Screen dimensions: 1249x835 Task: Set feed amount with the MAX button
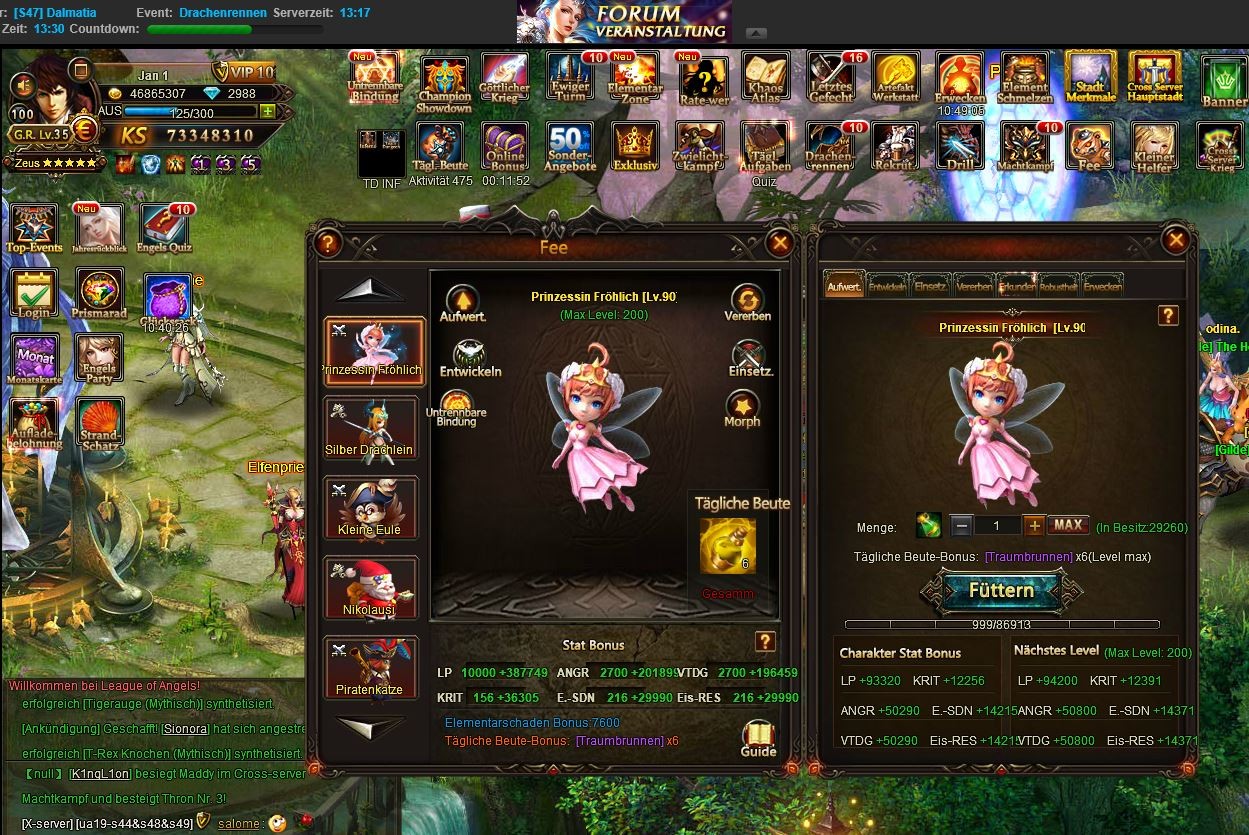click(1068, 525)
